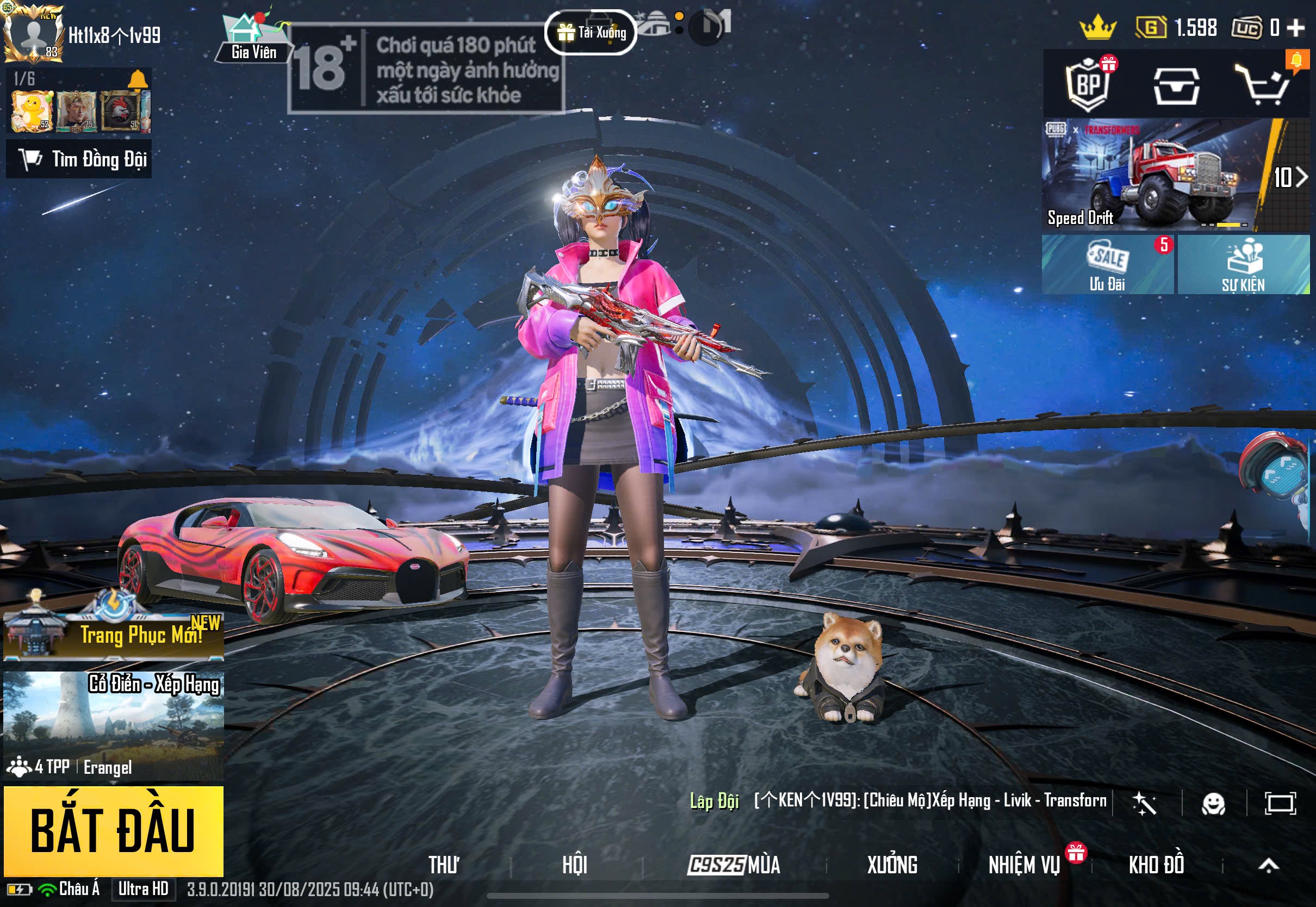Open the SỰ KIỆN events panel
This screenshot has width=1316, height=907.
pos(1243,265)
